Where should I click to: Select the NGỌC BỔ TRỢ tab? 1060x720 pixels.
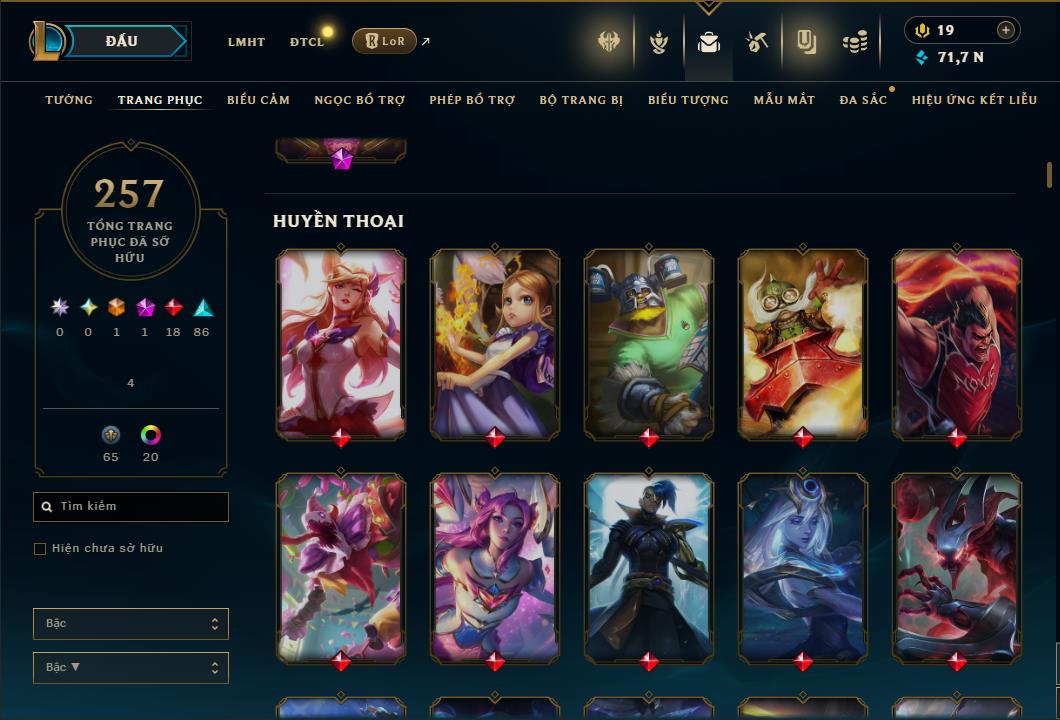click(x=360, y=100)
